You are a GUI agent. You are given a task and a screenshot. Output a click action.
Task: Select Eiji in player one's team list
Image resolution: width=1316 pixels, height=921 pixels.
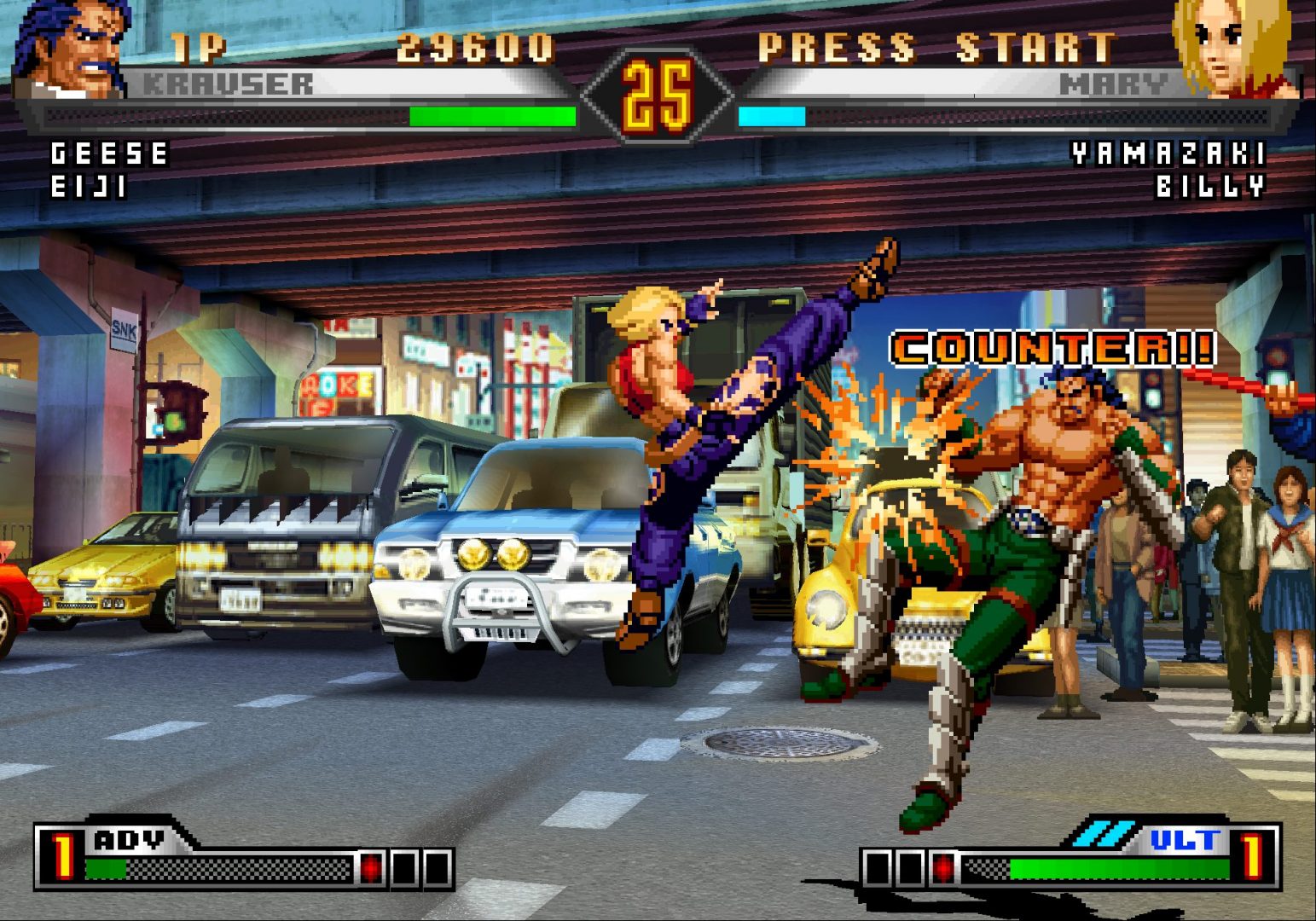[x=89, y=187]
